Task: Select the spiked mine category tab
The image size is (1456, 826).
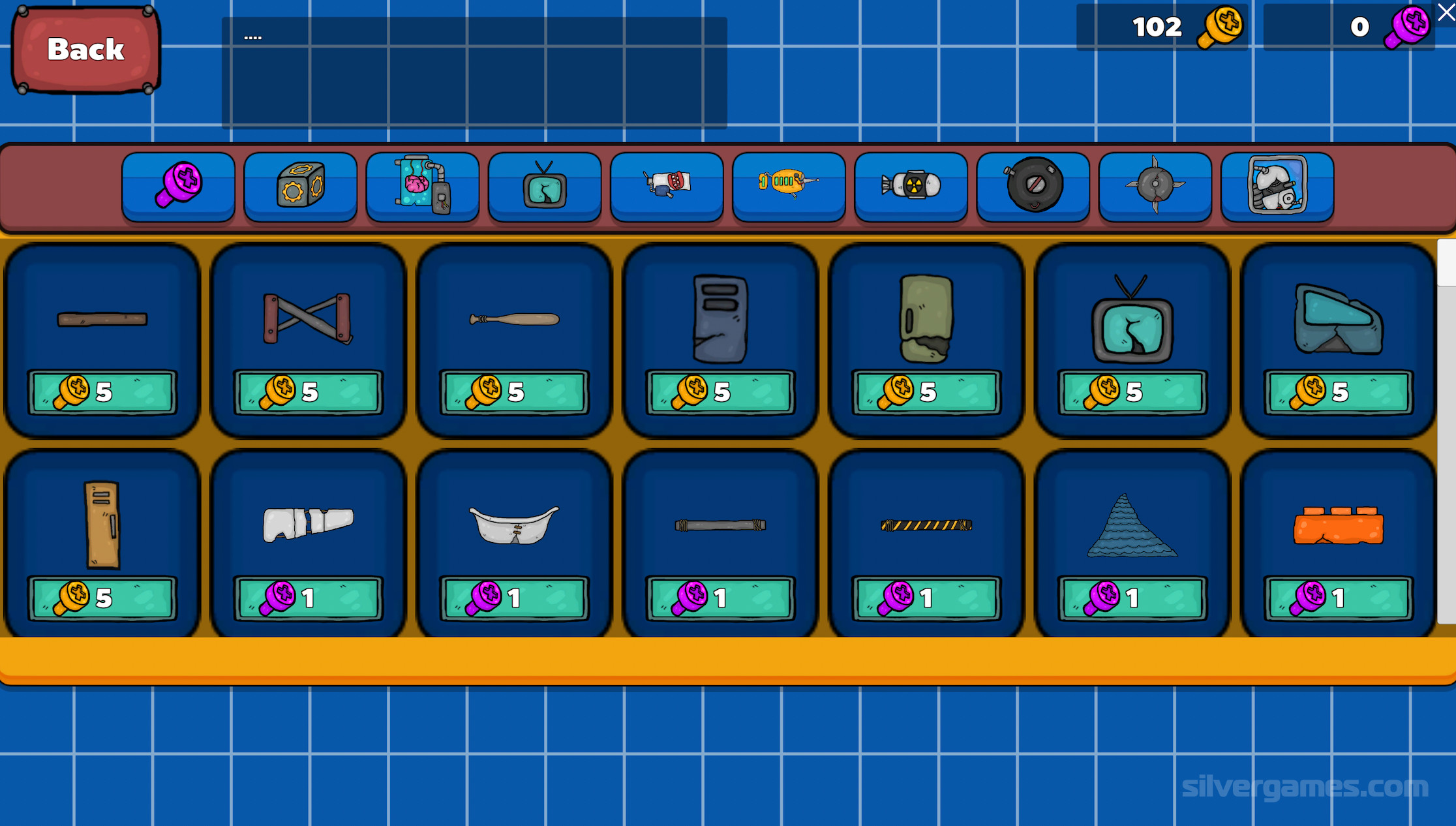Action: 1155,187
